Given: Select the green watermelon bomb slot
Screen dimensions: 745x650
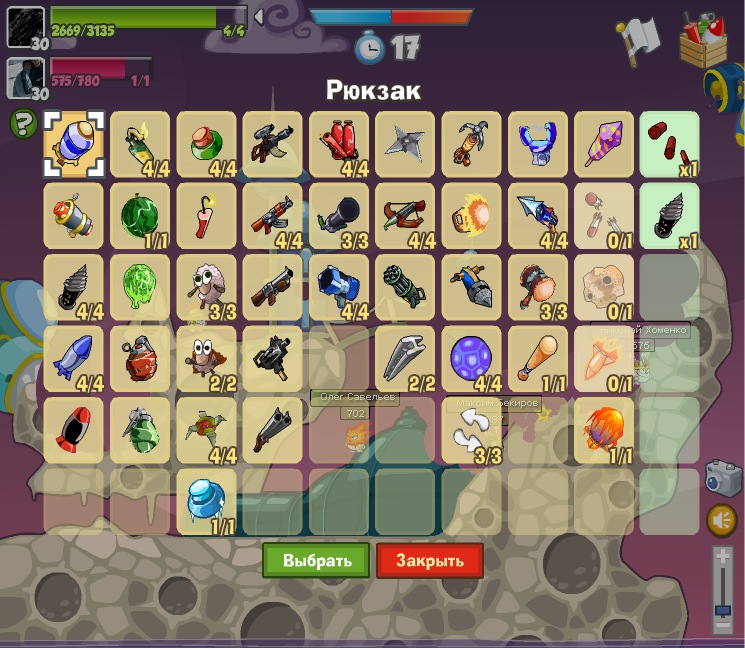Looking at the screenshot, I should [140, 215].
